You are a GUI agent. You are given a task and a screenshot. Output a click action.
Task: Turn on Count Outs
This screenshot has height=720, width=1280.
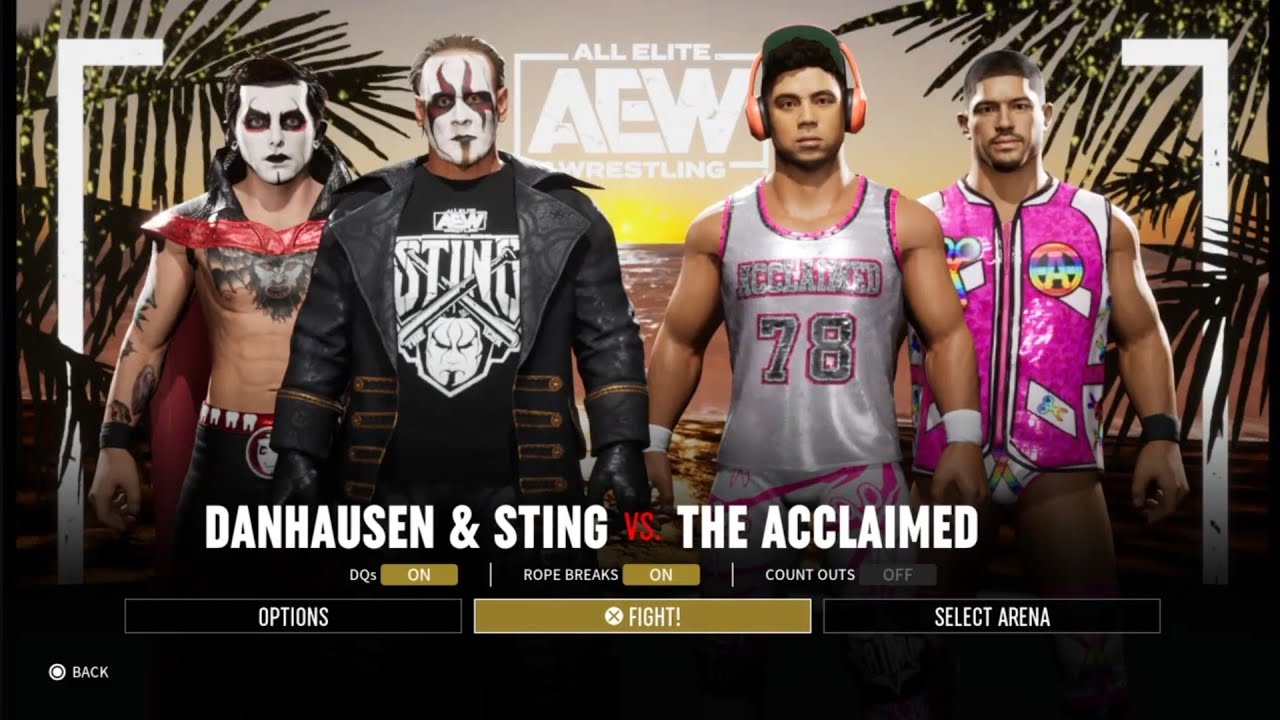pyautogui.click(x=897, y=575)
